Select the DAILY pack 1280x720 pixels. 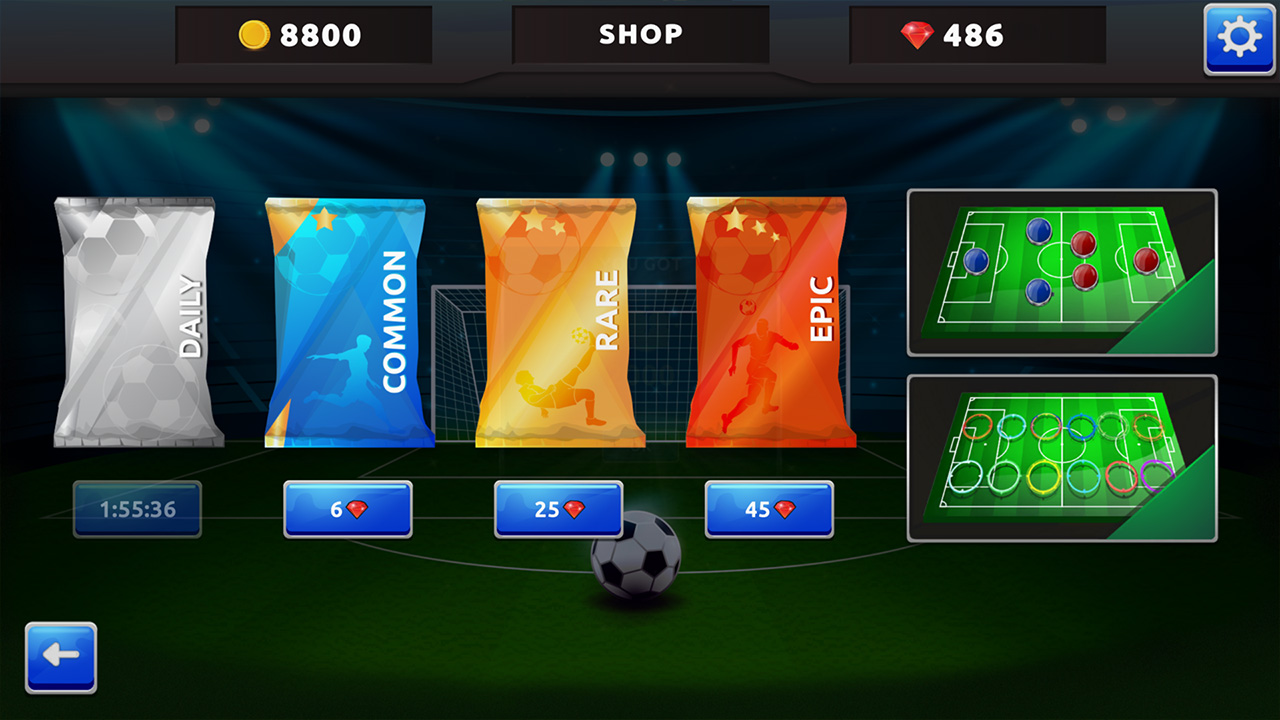point(135,320)
